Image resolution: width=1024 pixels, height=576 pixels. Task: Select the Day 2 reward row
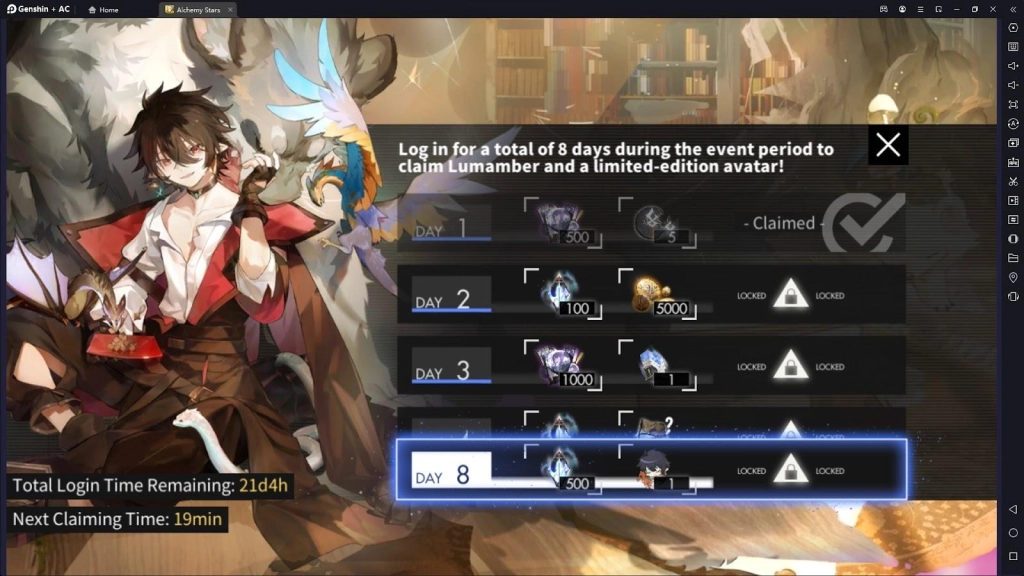(651, 294)
